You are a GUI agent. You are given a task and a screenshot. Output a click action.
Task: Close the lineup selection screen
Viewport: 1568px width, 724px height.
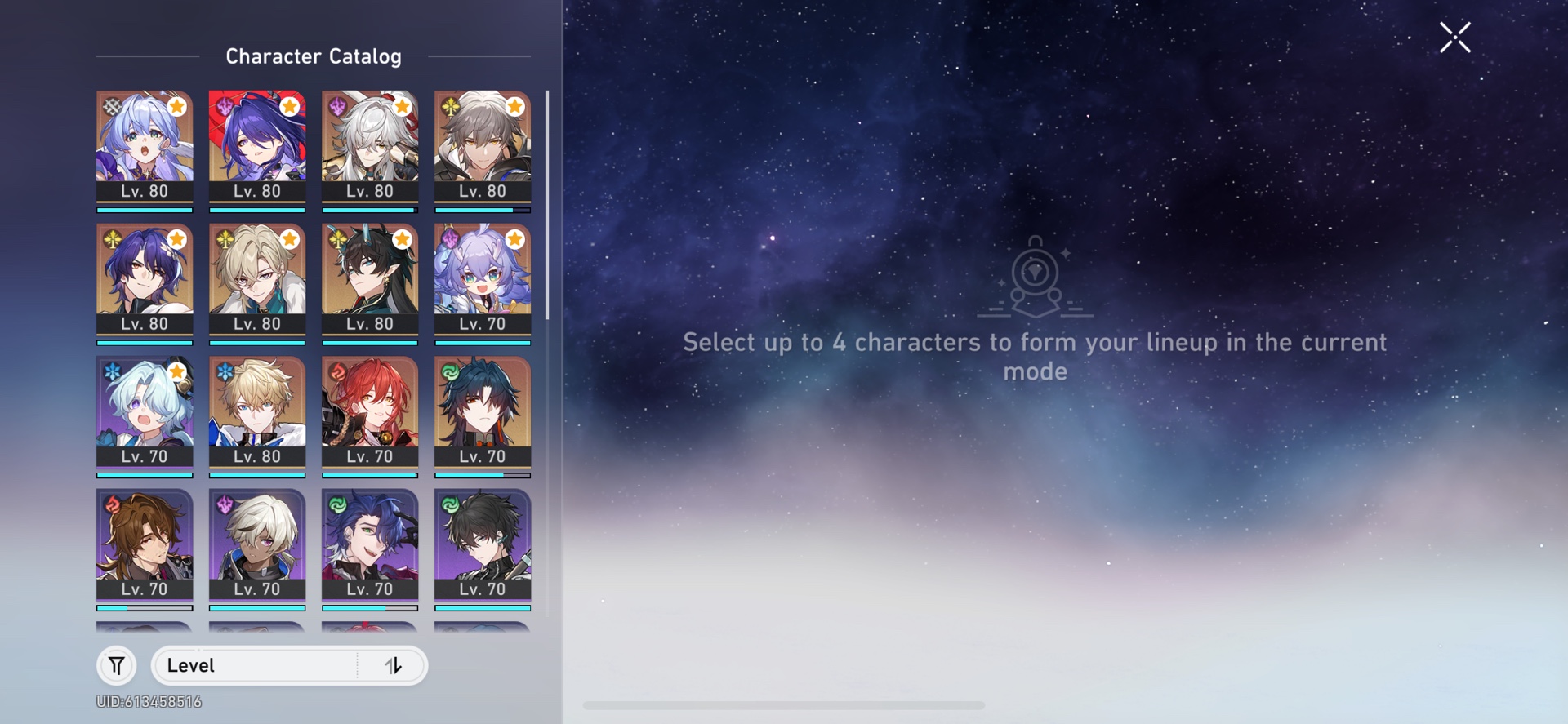[x=1454, y=38]
